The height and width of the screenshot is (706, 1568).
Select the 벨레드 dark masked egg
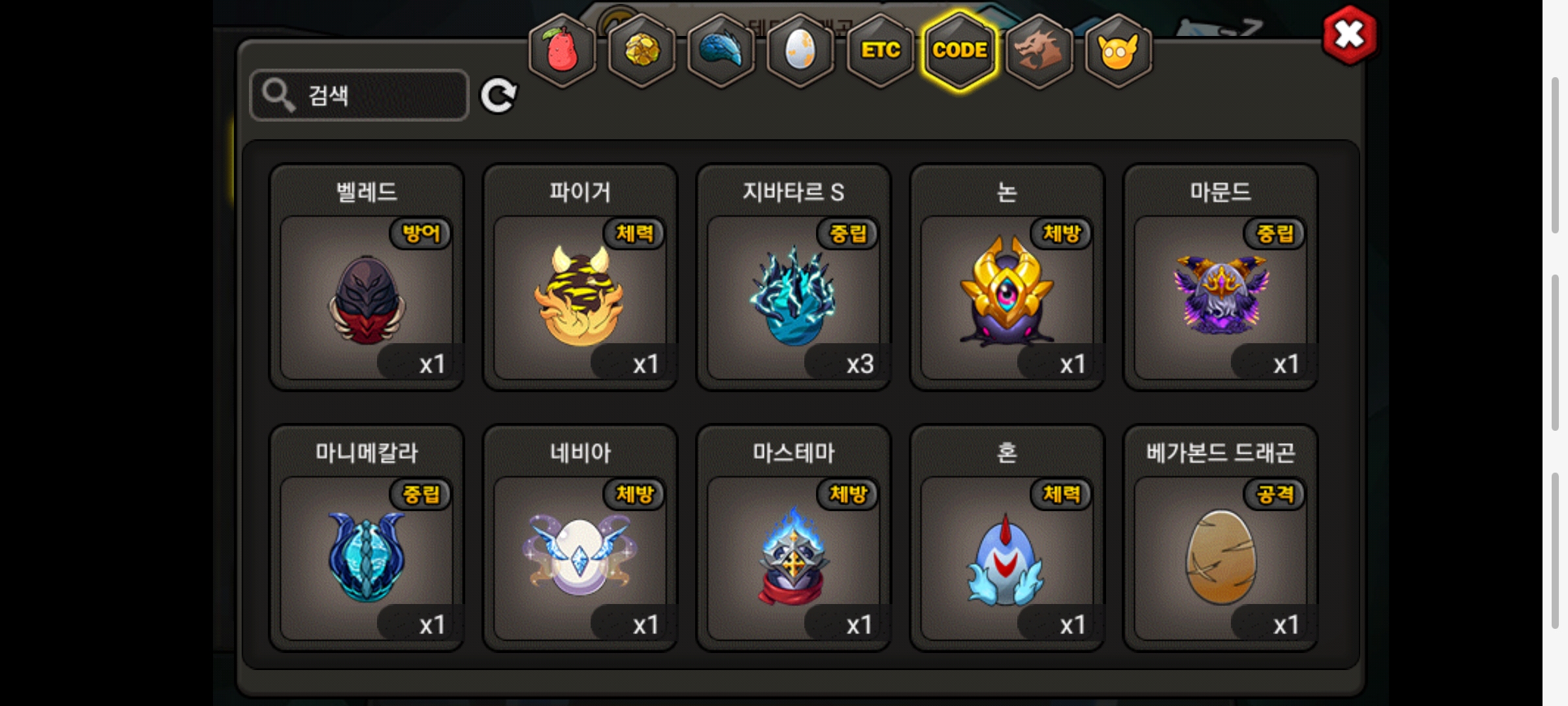[367, 297]
